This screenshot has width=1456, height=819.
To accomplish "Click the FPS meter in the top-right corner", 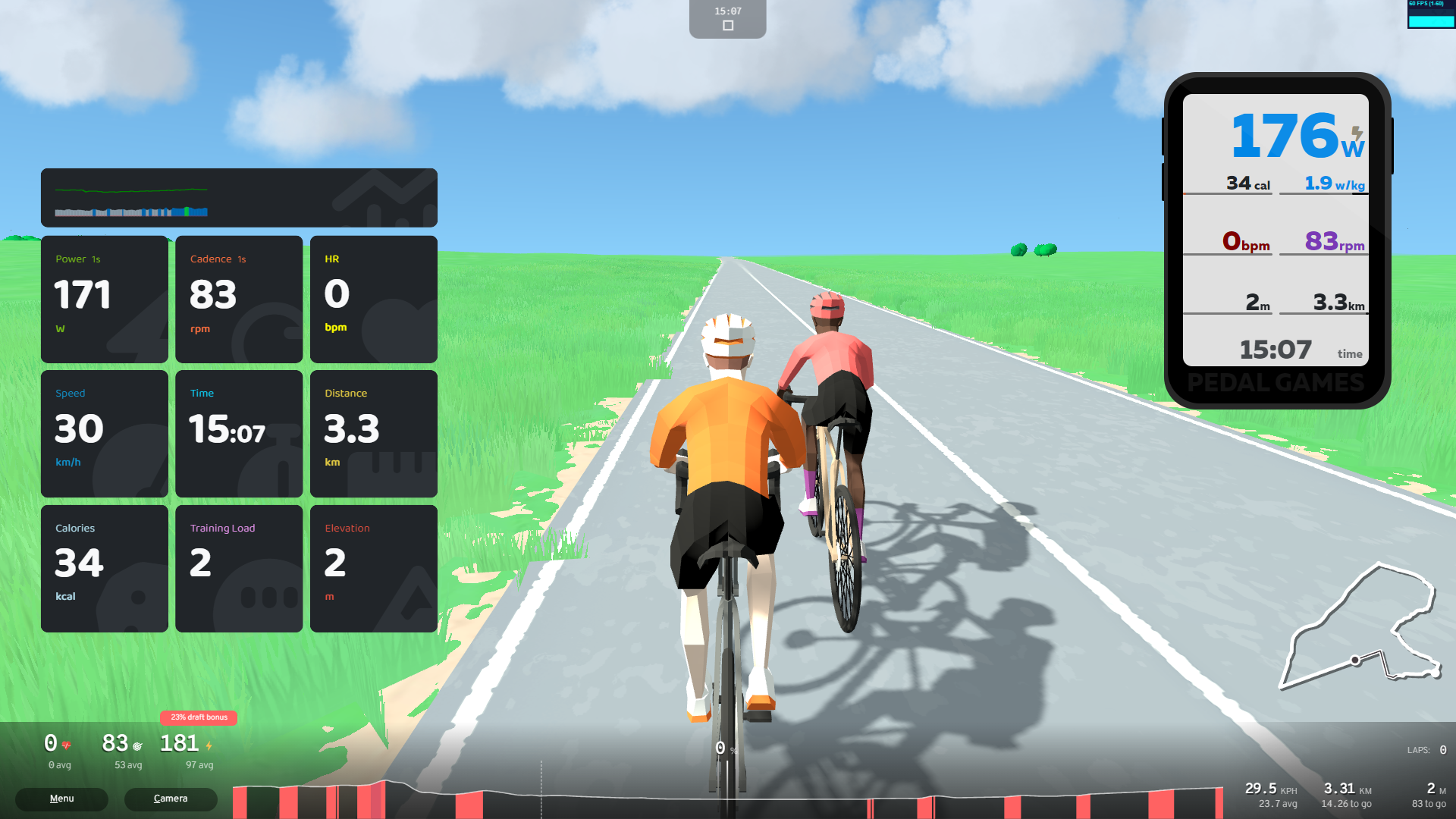I will (1430, 14).
